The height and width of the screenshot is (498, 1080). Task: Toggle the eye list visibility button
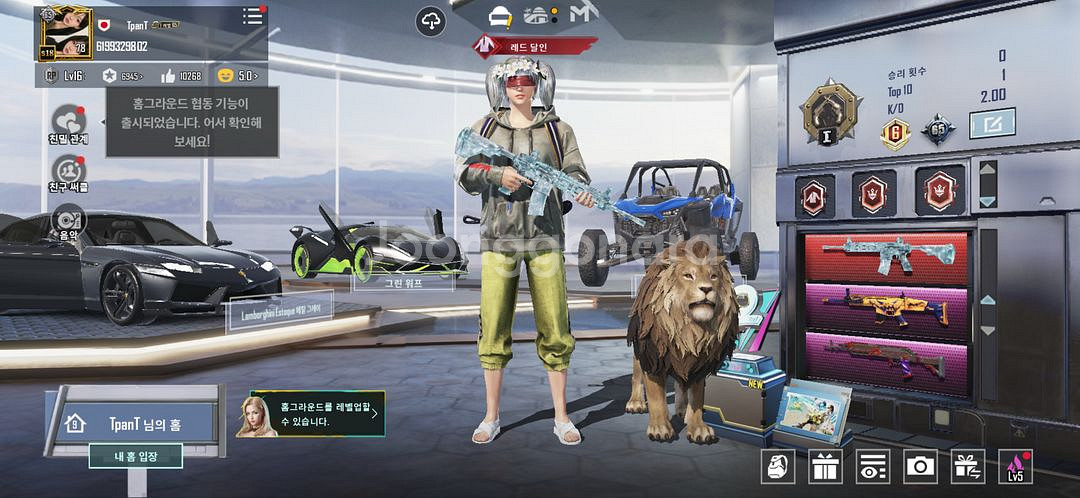click(873, 466)
